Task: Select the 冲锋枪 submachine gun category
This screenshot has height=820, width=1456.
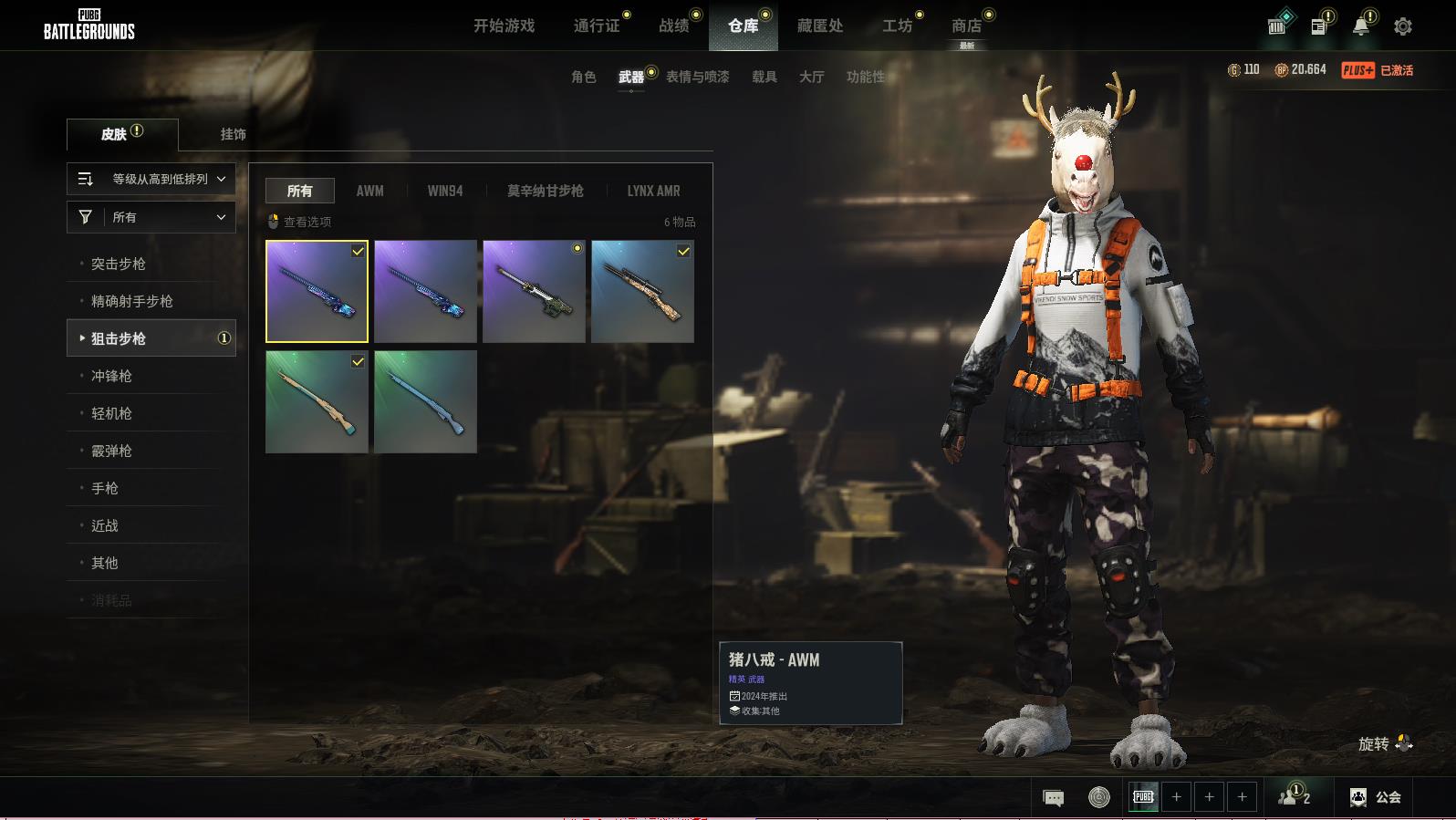Action: [x=111, y=376]
